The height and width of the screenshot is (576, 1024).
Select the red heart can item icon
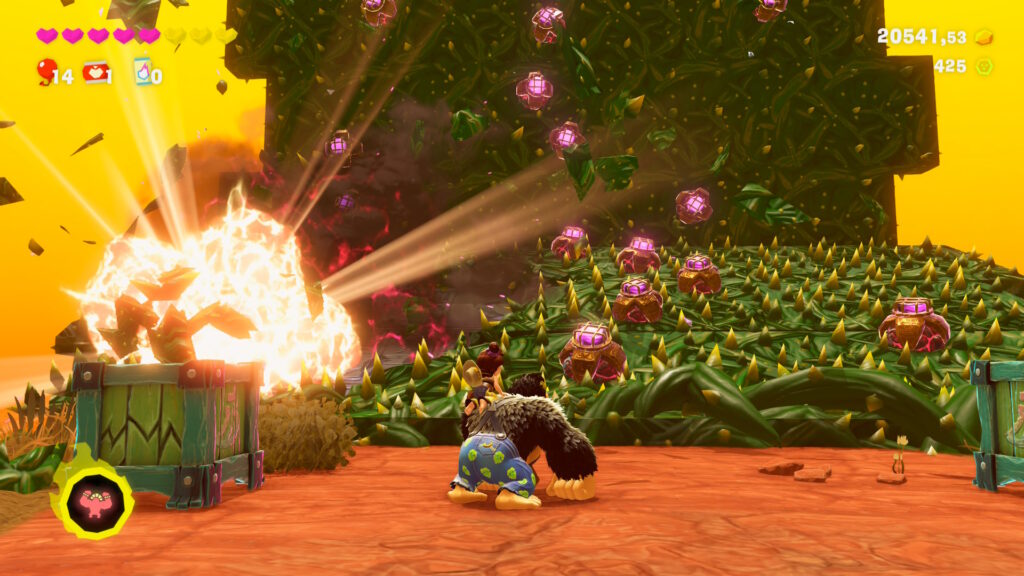point(95,72)
